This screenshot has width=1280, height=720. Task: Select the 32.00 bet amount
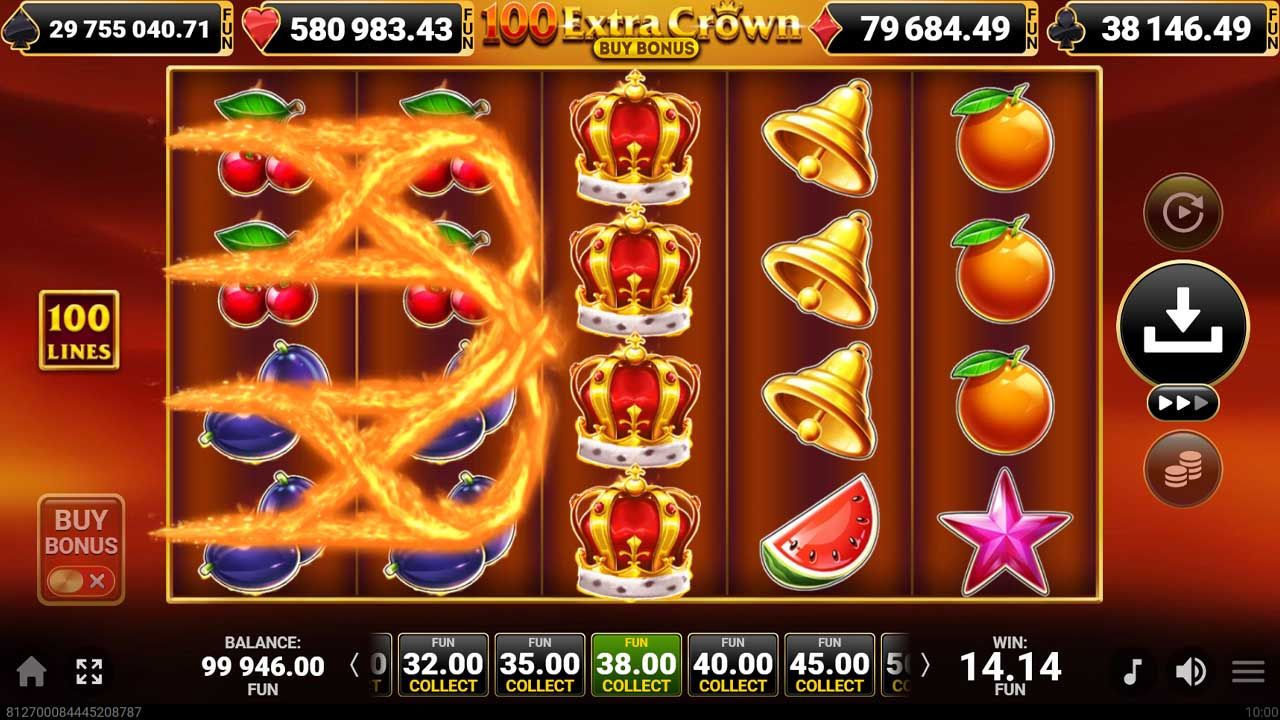point(443,663)
